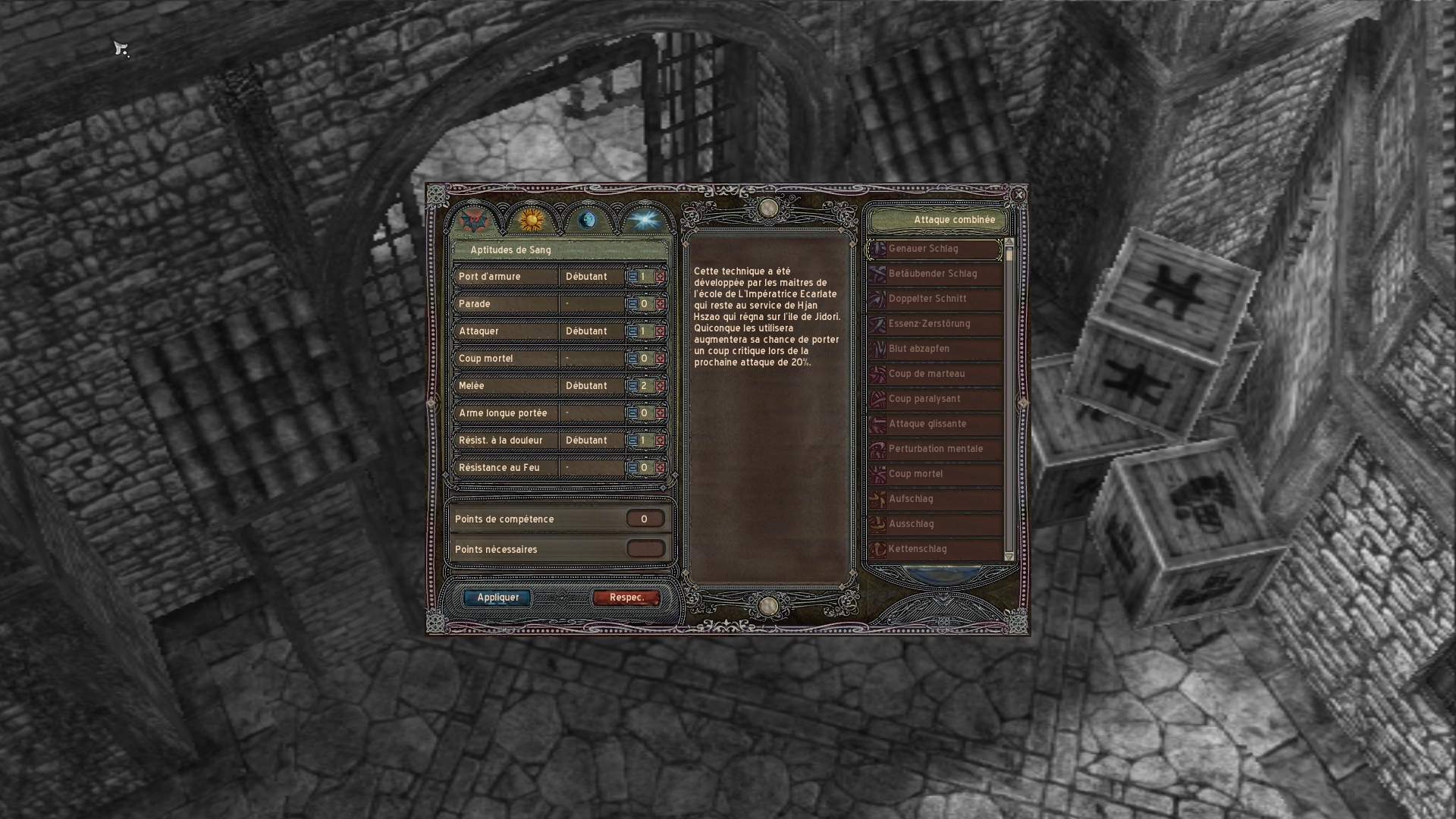The width and height of the screenshot is (1456, 819).
Task: Click the attack list scroll-down arrow
Action: click(1009, 557)
